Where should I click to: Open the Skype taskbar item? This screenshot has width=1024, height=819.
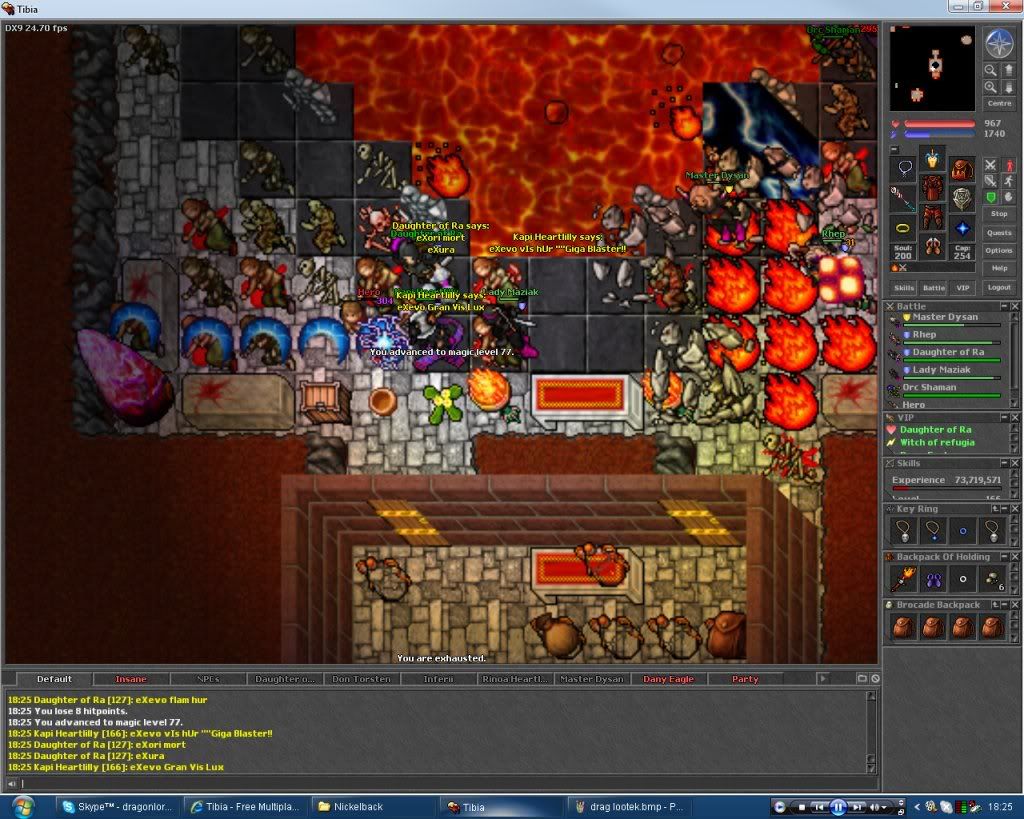(x=118, y=807)
